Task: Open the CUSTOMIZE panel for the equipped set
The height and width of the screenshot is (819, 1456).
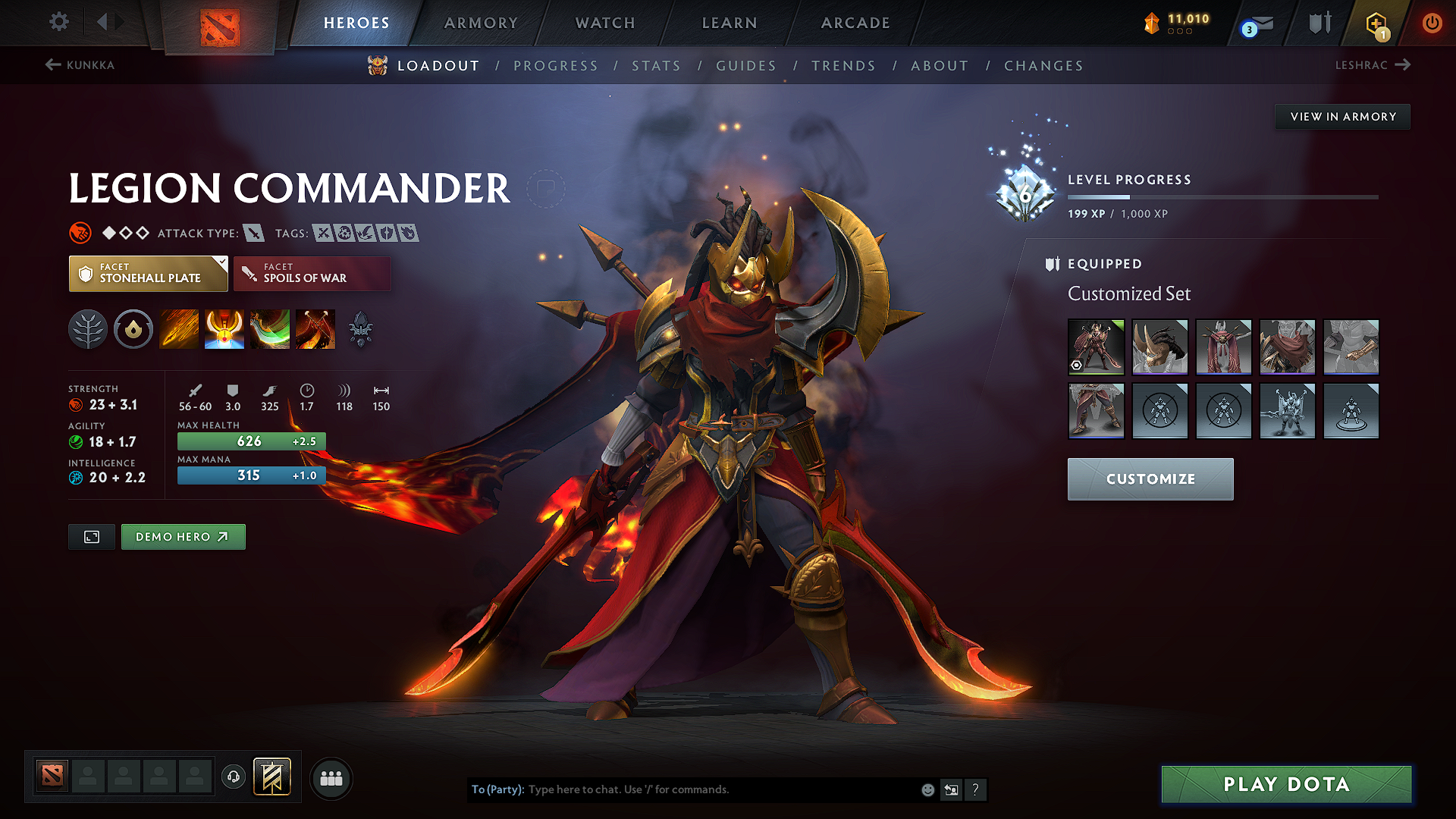Action: pyautogui.click(x=1150, y=479)
